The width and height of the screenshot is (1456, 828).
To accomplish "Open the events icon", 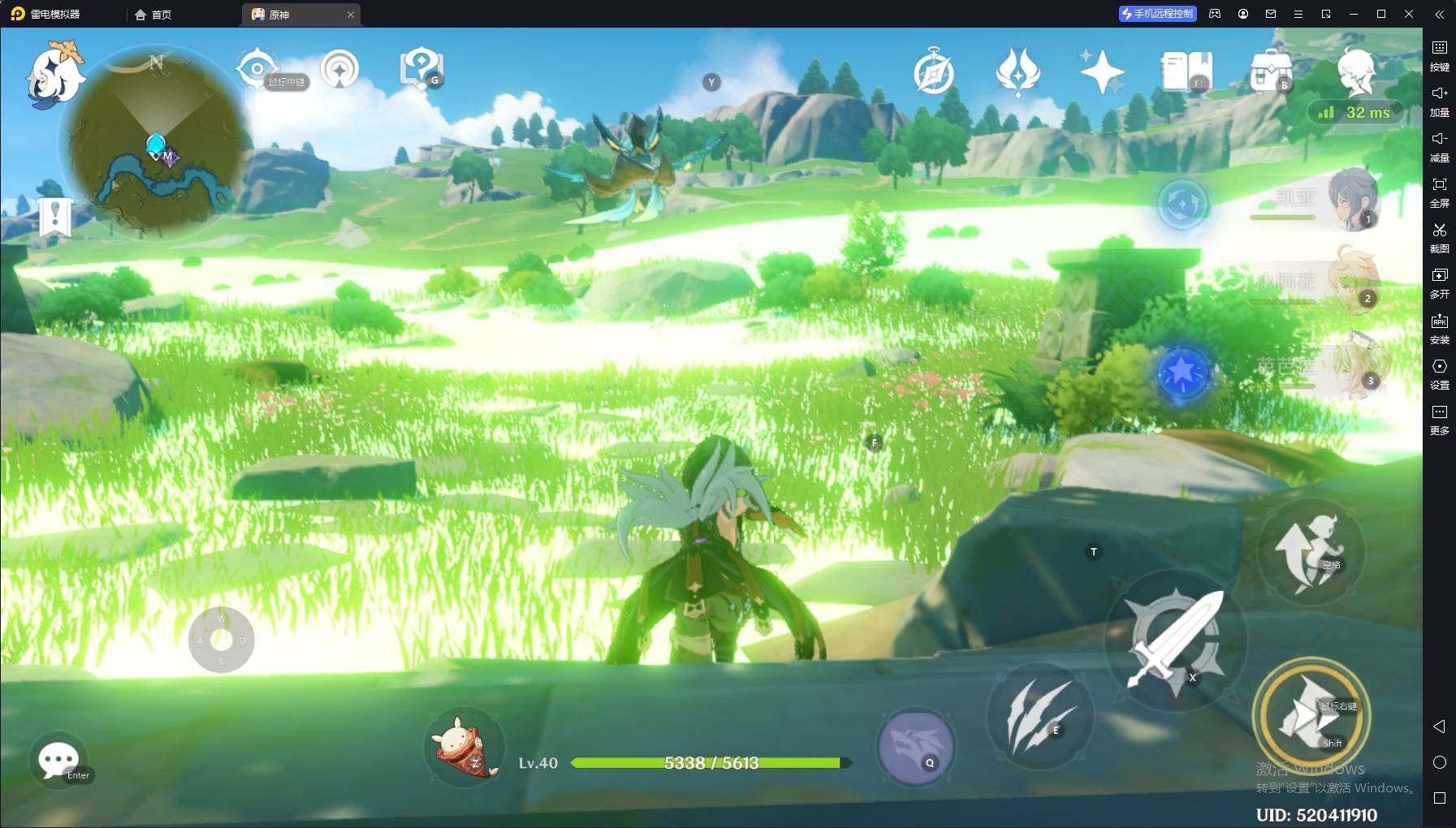I will [1017, 71].
